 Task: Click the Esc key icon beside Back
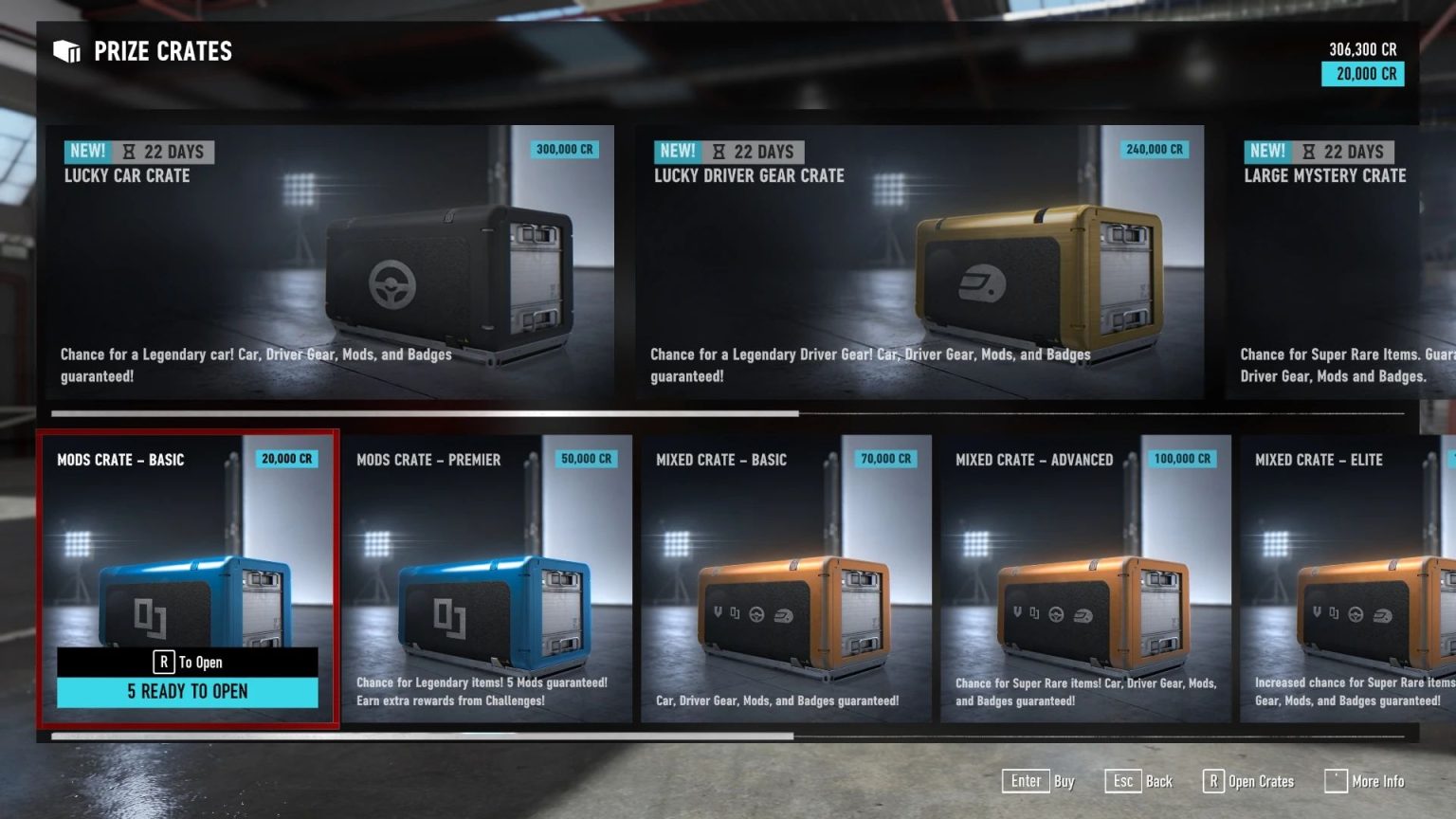(x=1123, y=781)
